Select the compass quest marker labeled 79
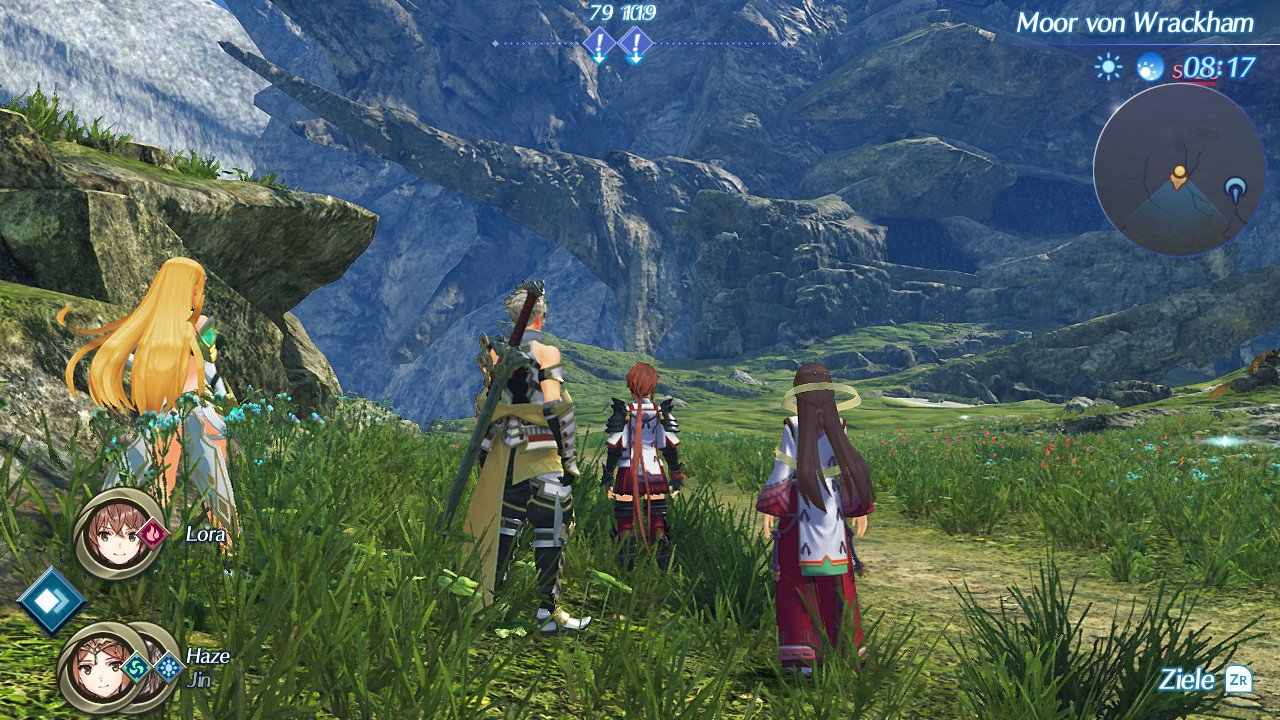The width and height of the screenshot is (1280, 720). (599, 44)
